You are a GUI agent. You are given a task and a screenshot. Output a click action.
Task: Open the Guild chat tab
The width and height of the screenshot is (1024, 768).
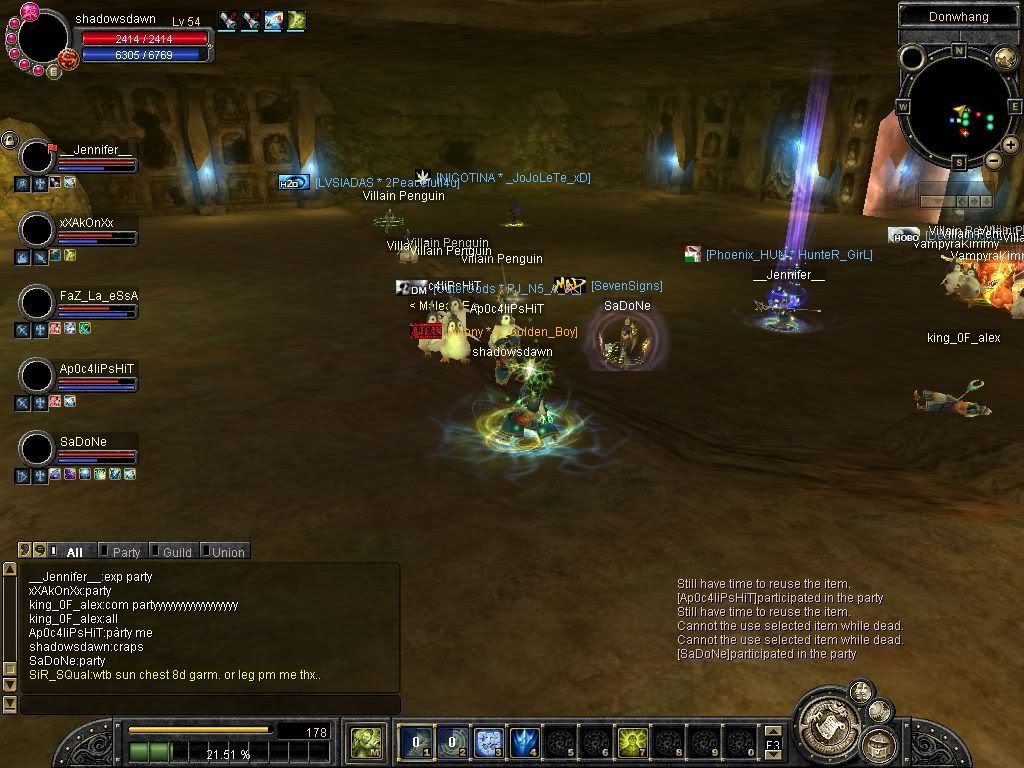[176, 552]
